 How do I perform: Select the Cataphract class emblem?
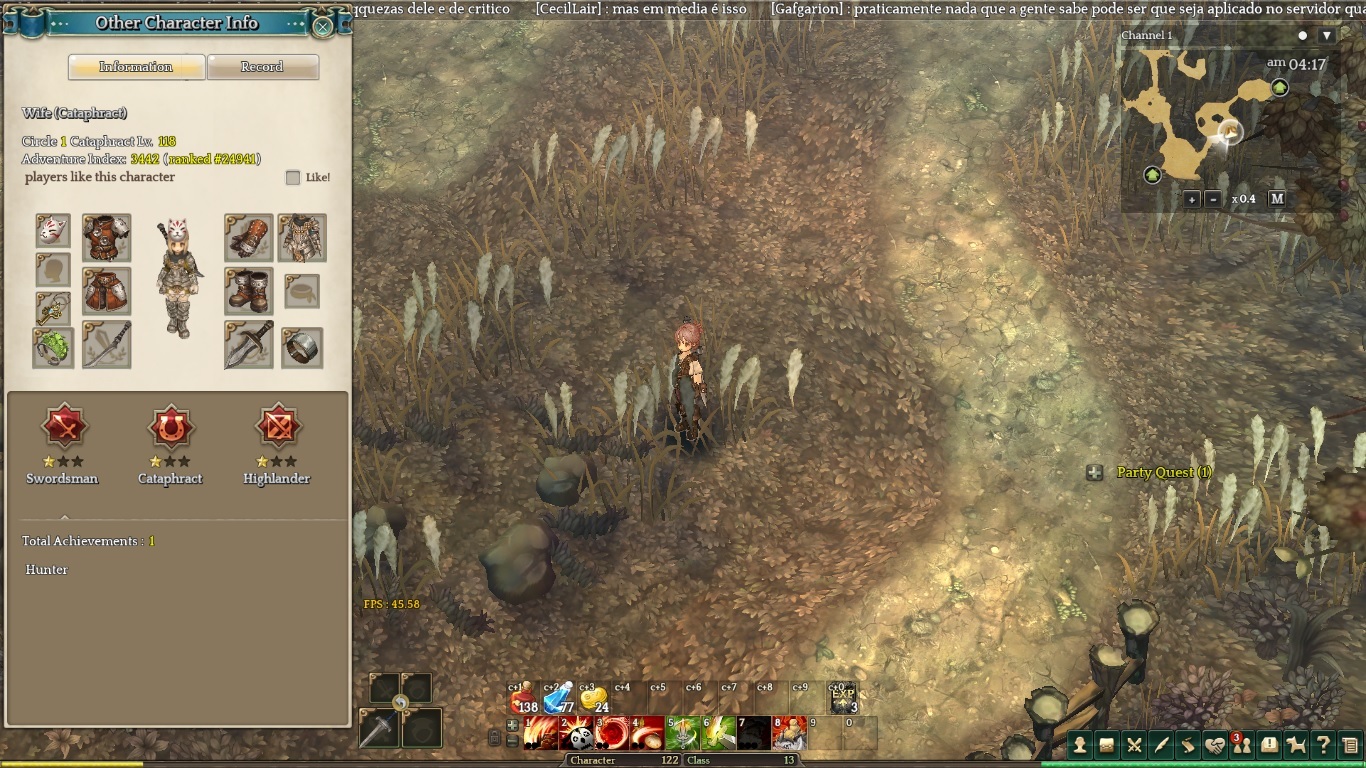point(170,428)
